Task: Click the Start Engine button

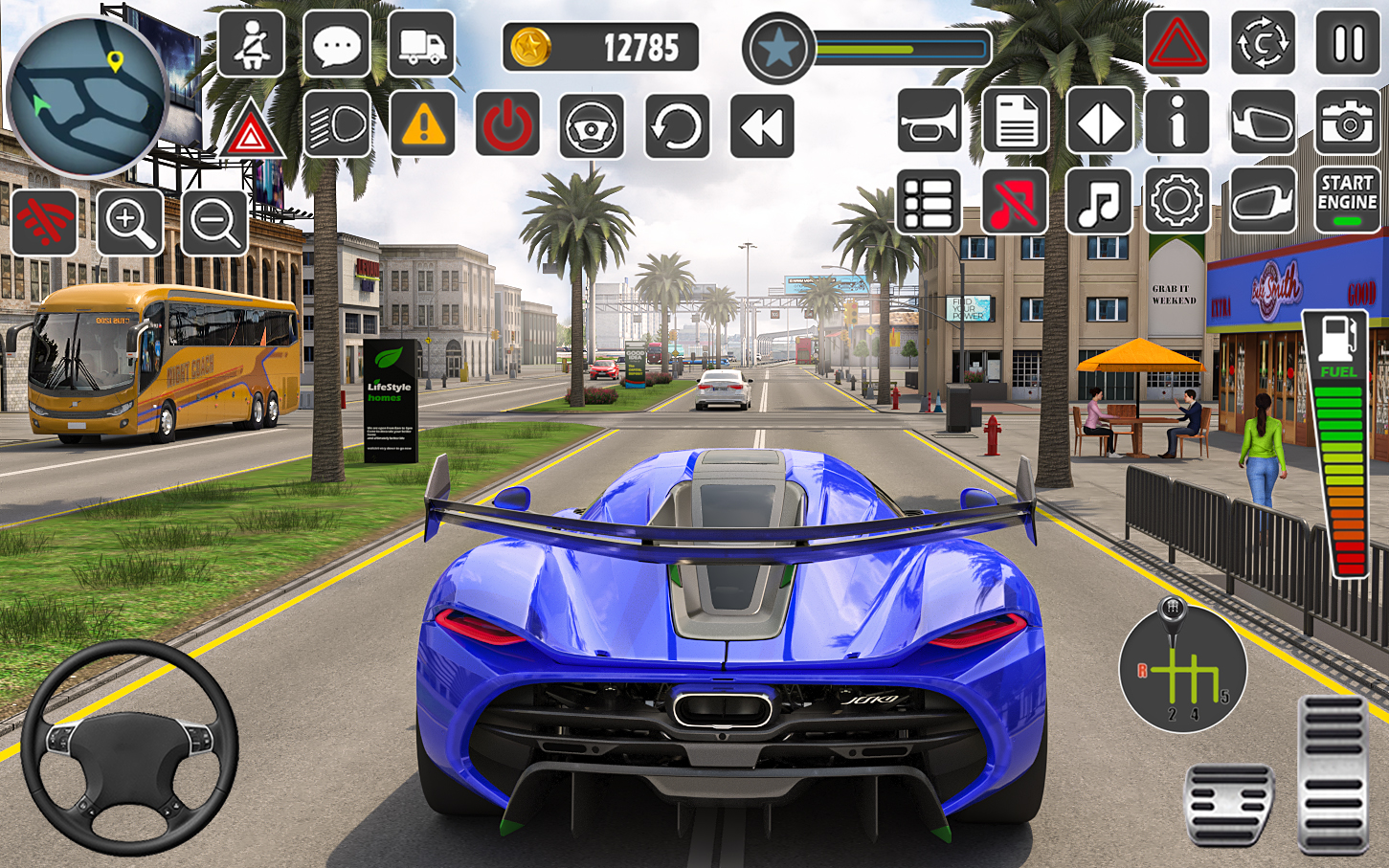Action: pos(1347,200)
